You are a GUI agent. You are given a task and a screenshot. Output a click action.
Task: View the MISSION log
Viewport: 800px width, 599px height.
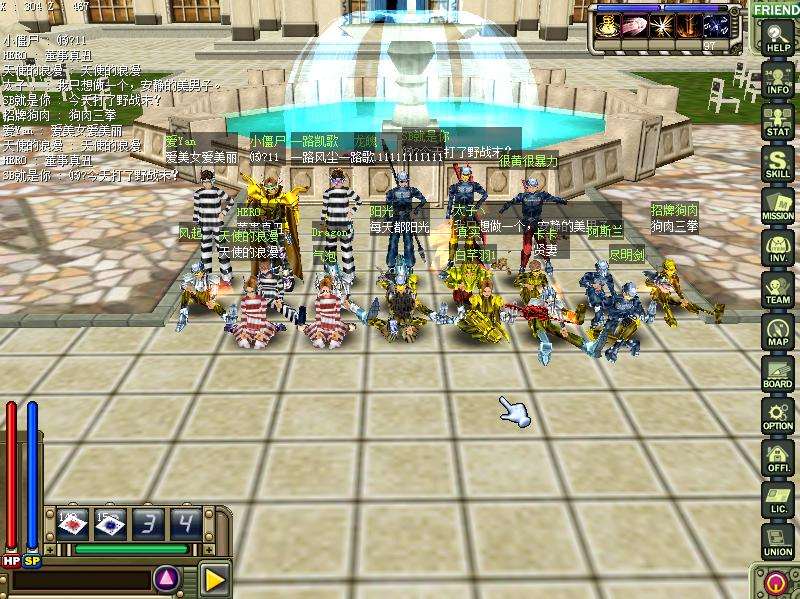coord(777,206)
